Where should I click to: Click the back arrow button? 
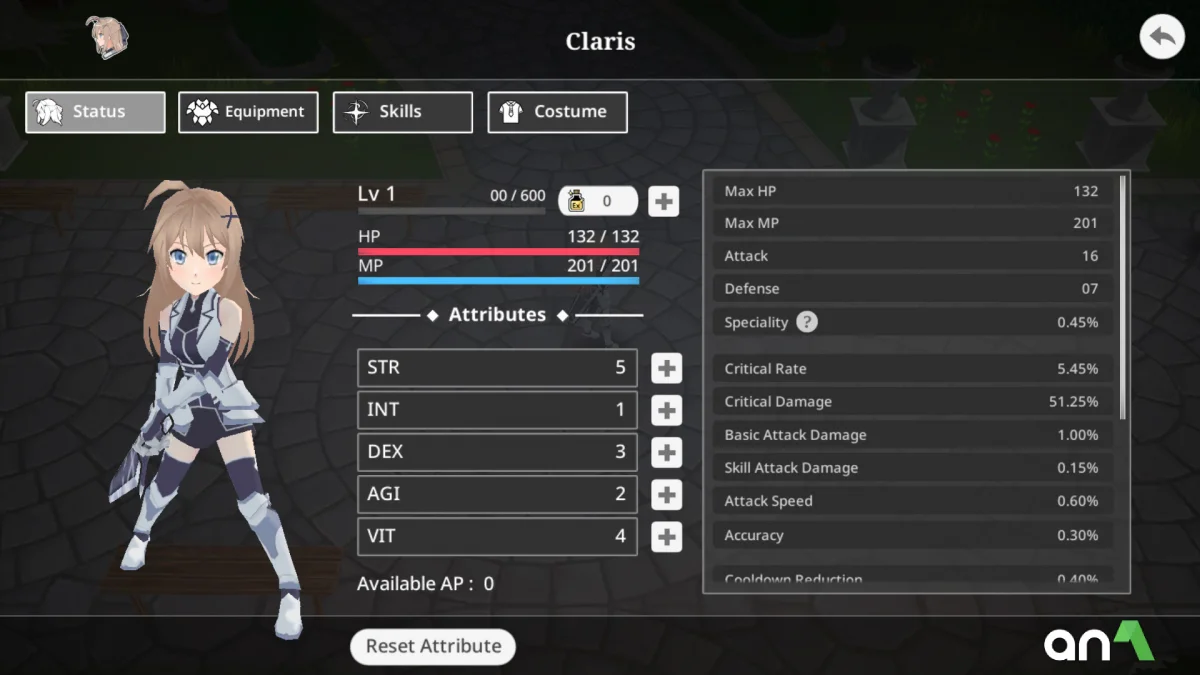[1161, 39]
